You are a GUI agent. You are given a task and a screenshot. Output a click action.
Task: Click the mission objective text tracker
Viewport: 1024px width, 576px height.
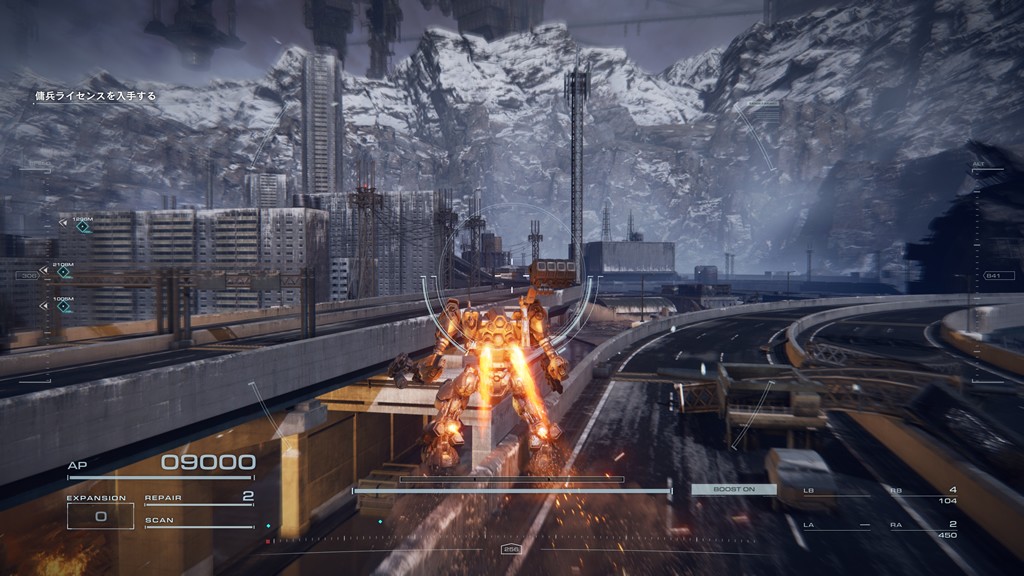96,96
